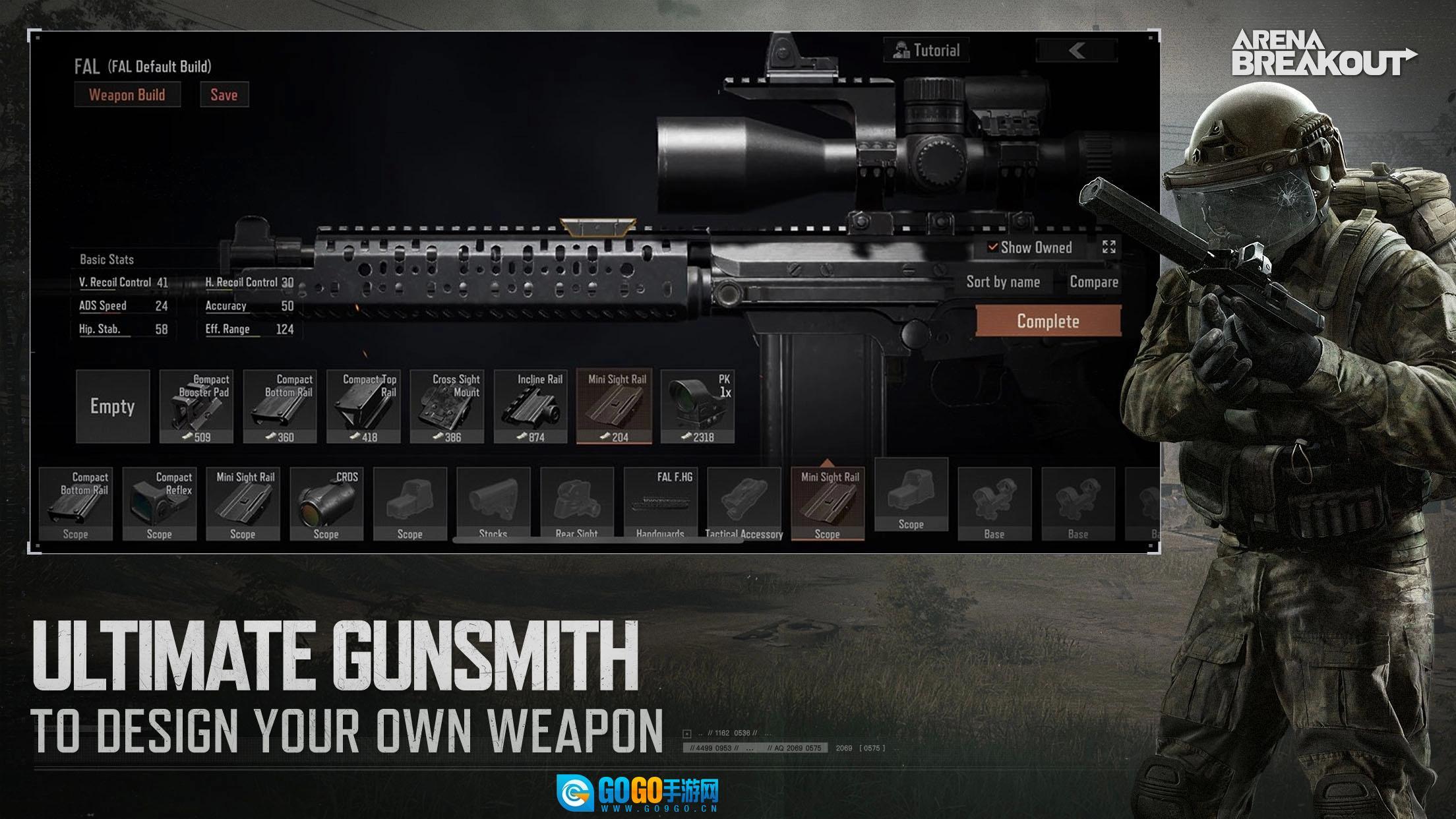The image size is (1456, 819).
Task: Open the Weapon Build menu
Action: 127,95
